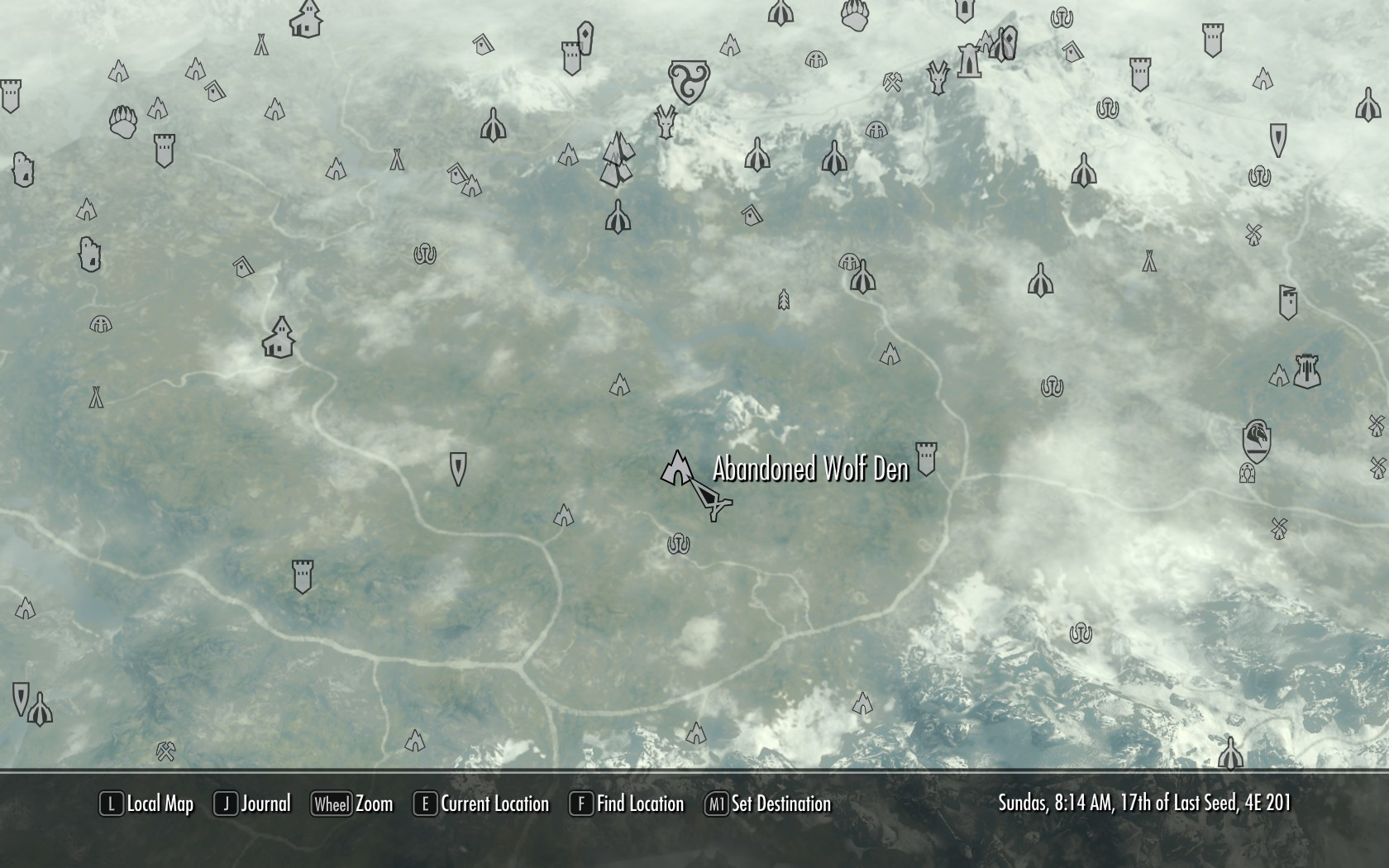This screenshot has height=868, width=1389.
Task: Activate the Find Location option
Action: 627,804
